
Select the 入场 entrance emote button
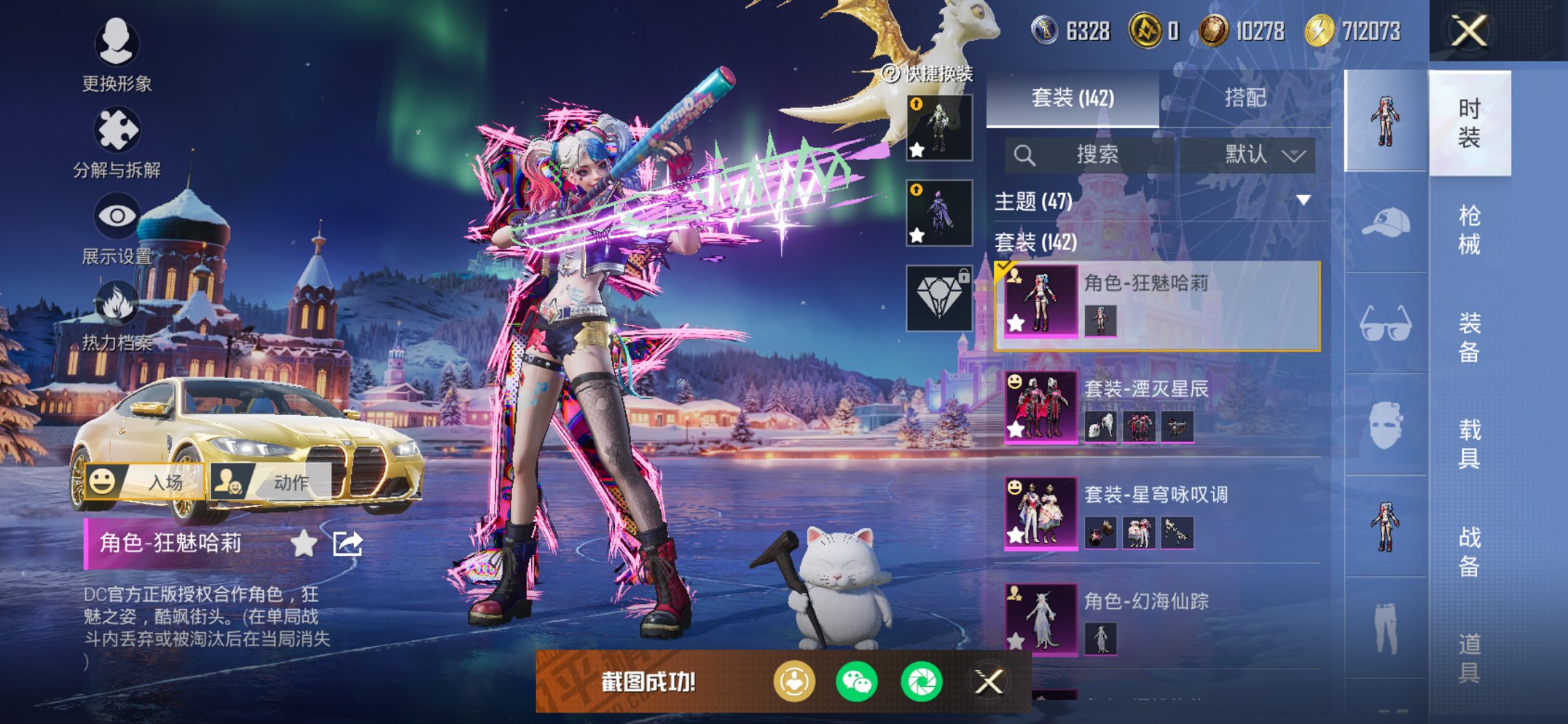pyautogui.click(x=145, y=481)
